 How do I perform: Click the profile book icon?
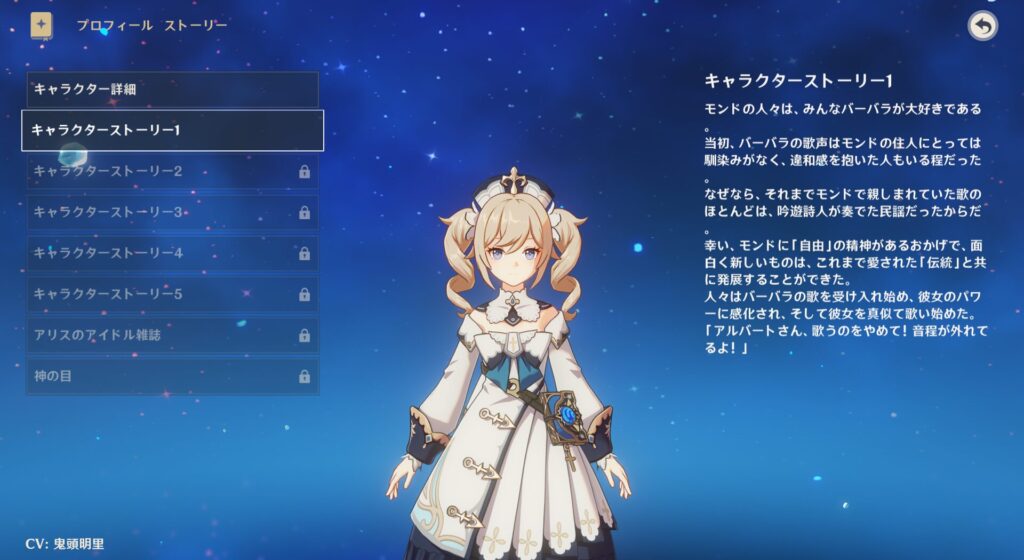point(41,25)
